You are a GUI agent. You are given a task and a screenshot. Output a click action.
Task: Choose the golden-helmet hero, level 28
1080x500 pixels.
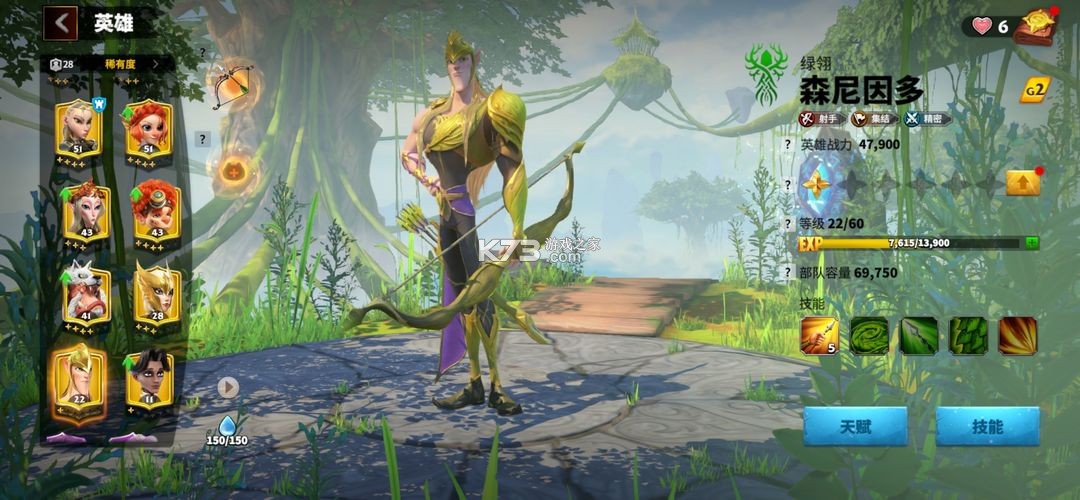pos(157,292)
